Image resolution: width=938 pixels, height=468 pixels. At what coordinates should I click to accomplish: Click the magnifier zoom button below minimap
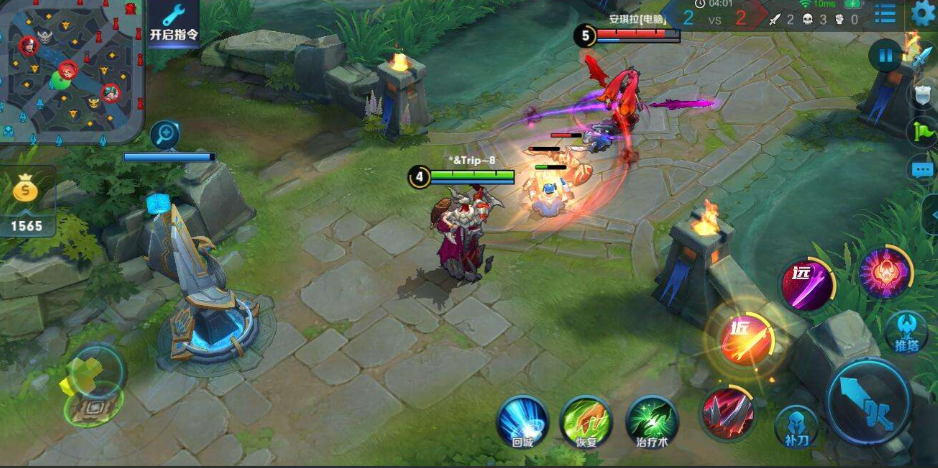165,134
